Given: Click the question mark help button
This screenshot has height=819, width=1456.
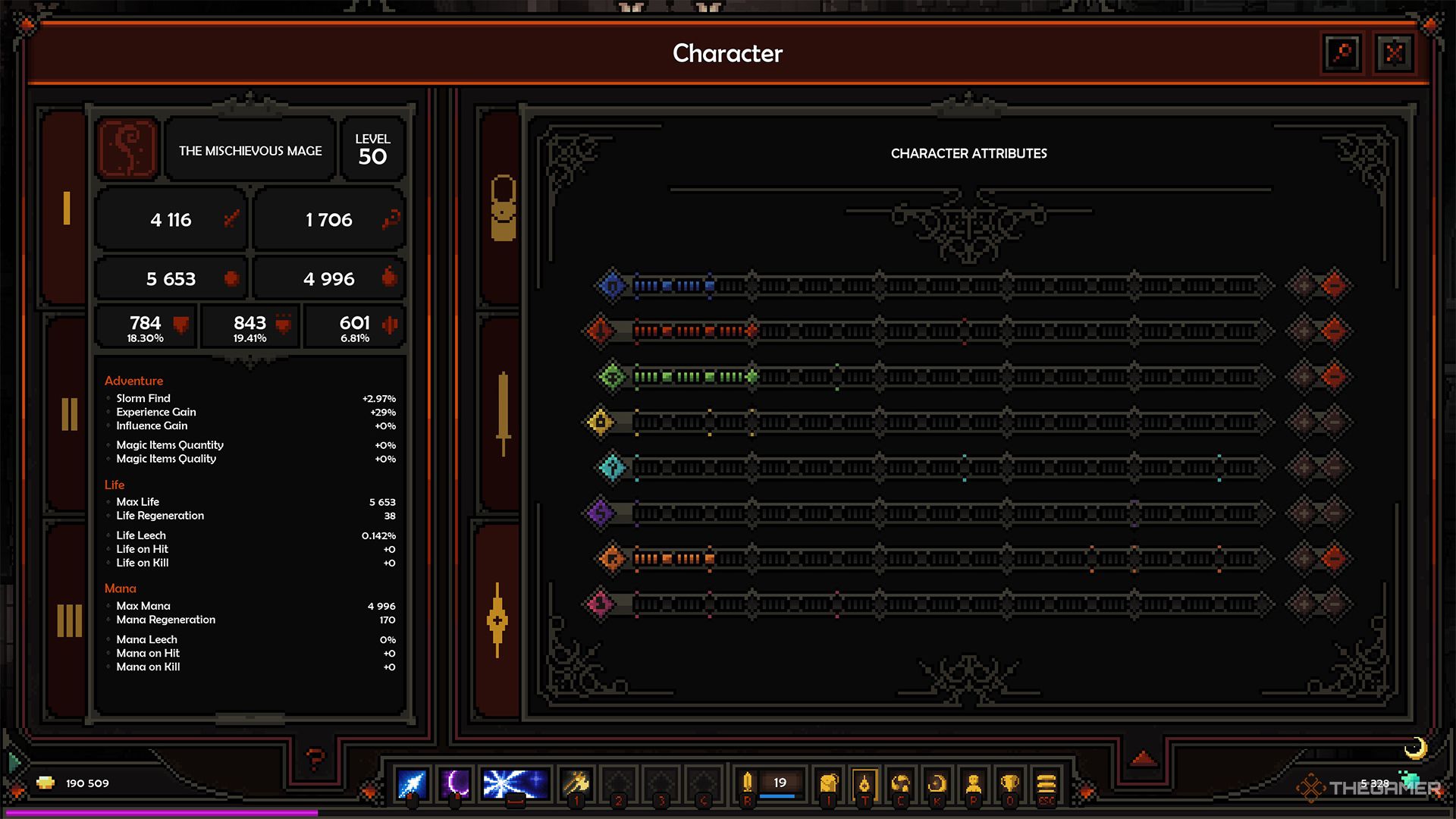Looking at the screenshot, I should click(x=315, y=757).
